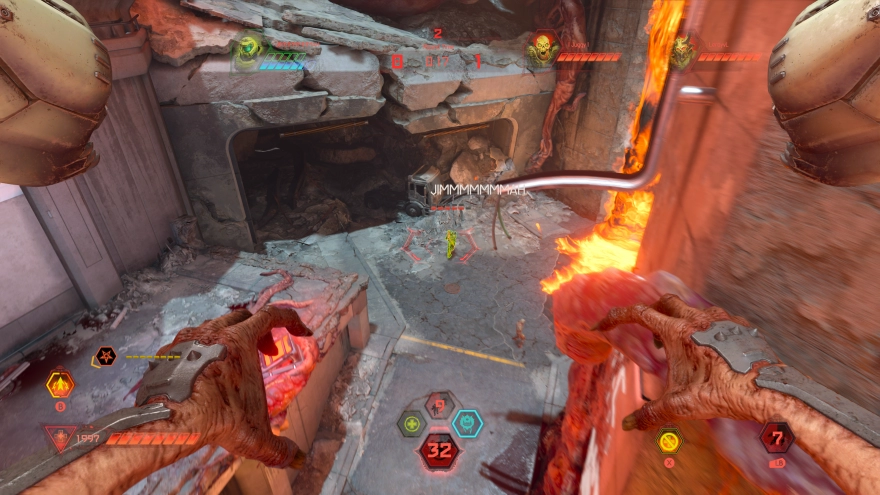Activate the yellow crossed-circle ability icon
This screenshot has width=880, height=495.
[x=669, y=440]
